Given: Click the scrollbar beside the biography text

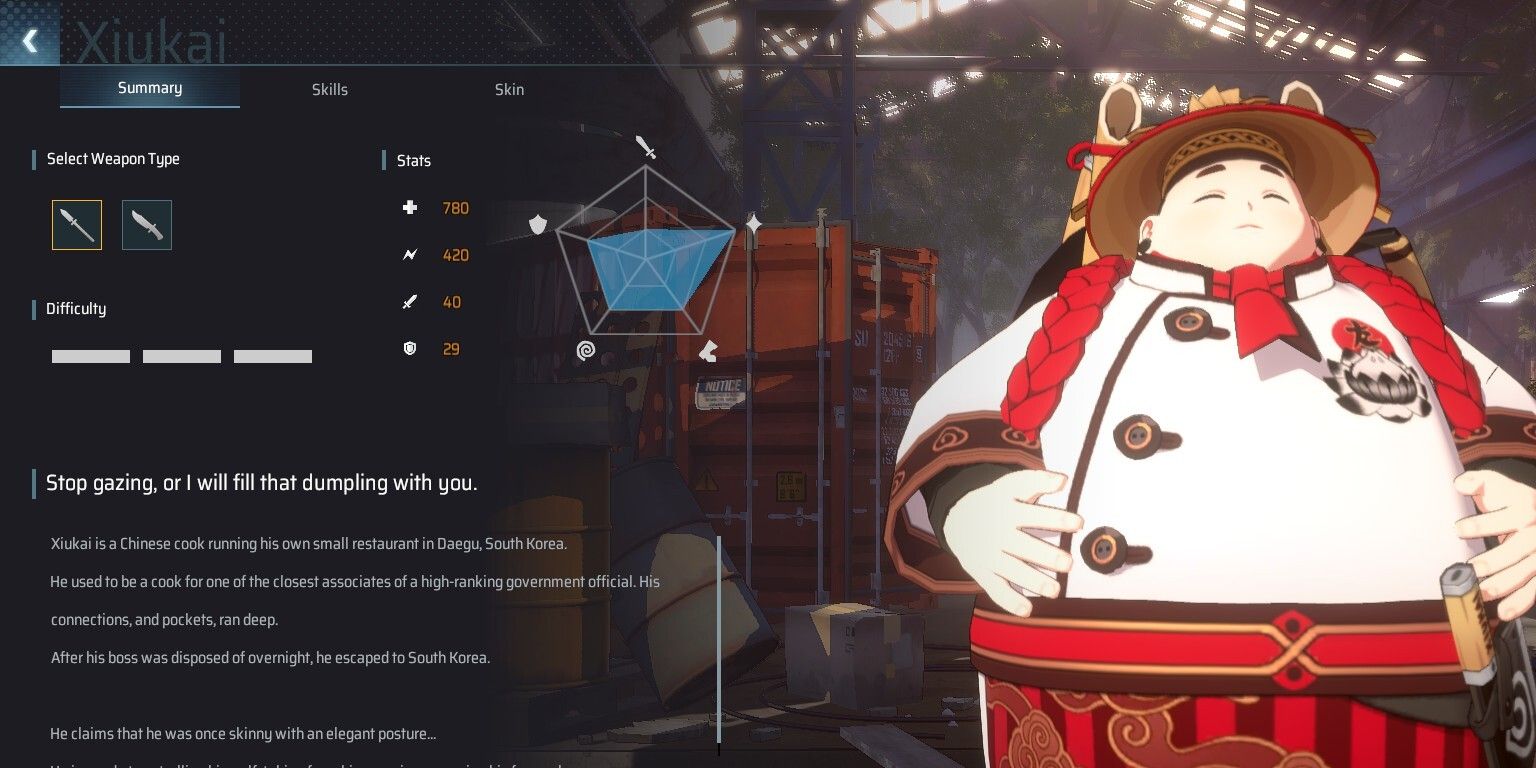Looking at the screenshot, I should [719, 640].
